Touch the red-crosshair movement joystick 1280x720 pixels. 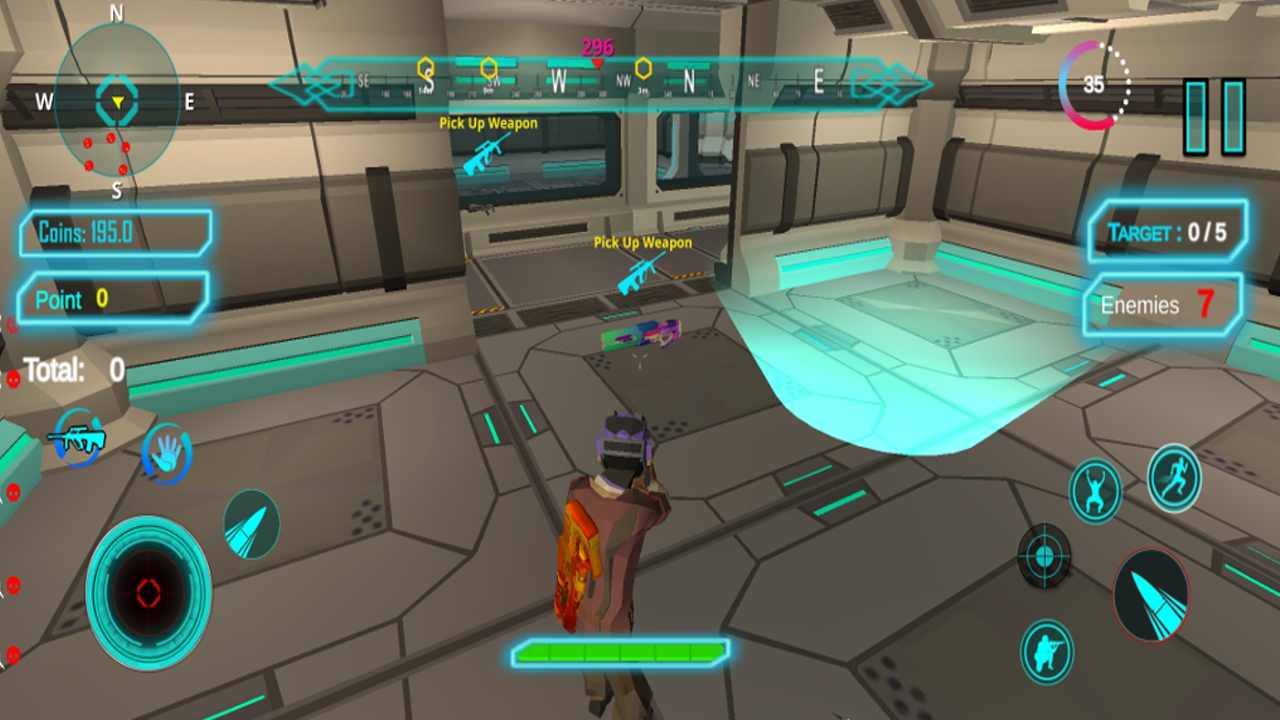point(148,592)
